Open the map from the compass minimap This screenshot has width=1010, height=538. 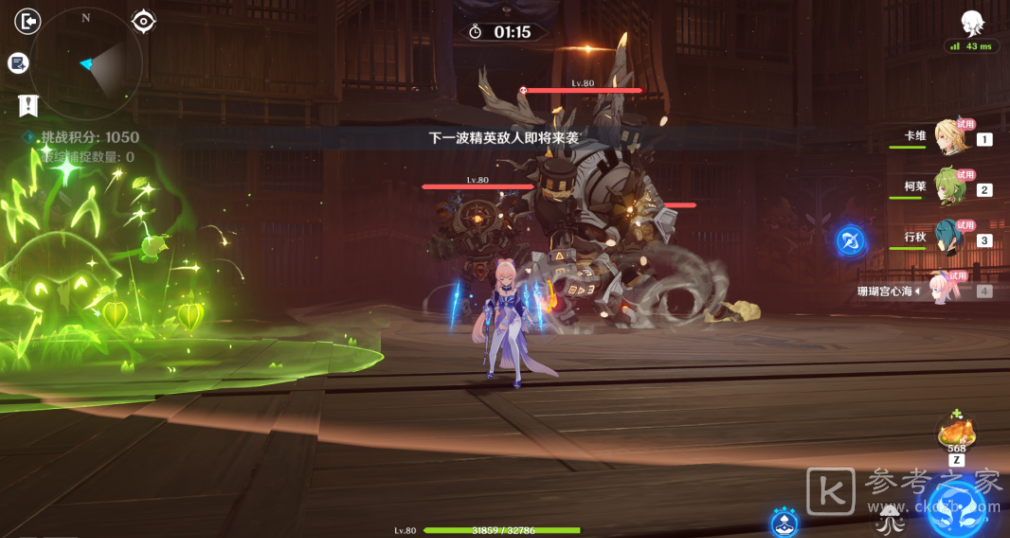point(85,64)
